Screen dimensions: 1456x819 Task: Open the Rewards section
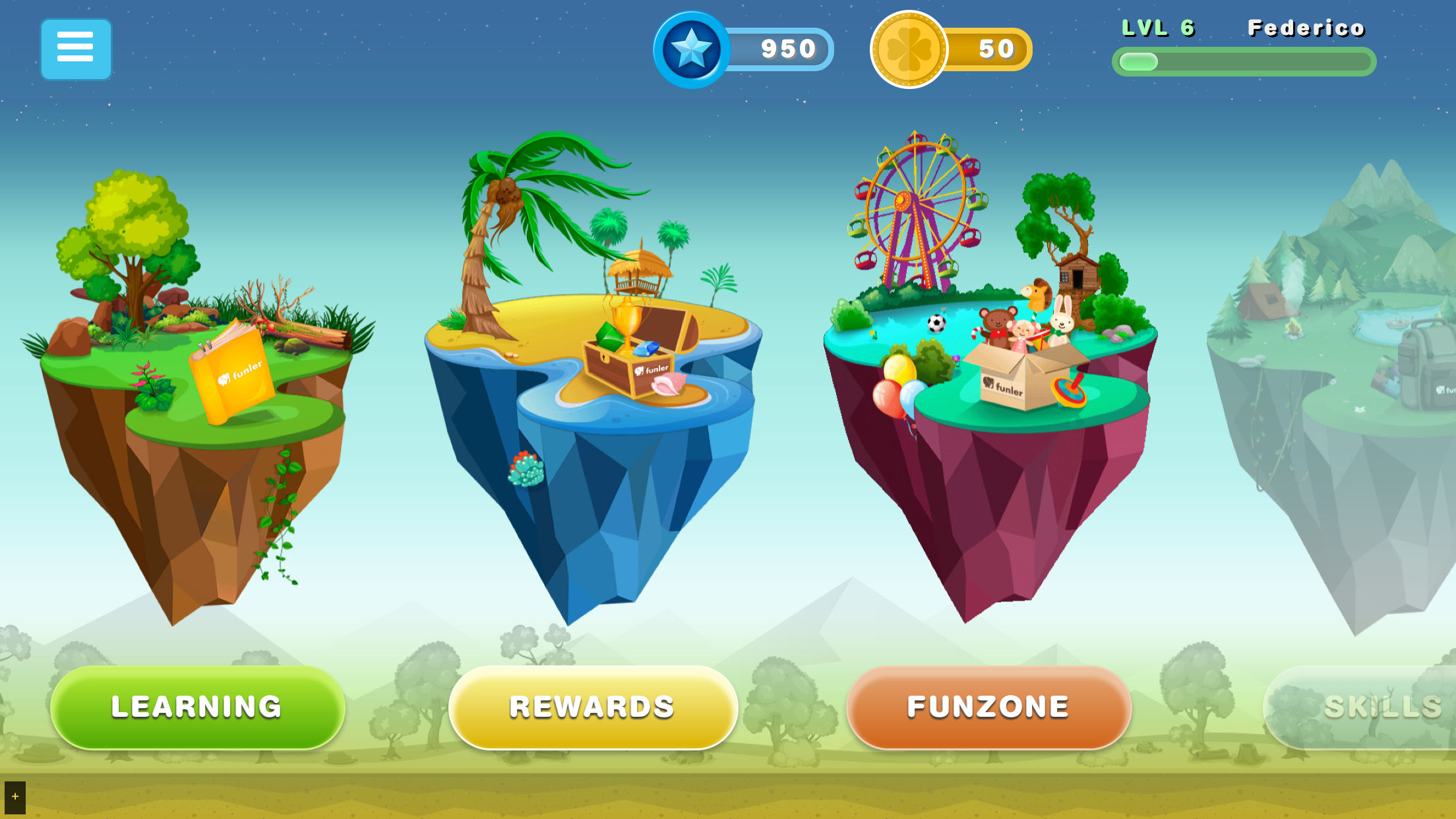pyautogui.click(x=592, y=707)
